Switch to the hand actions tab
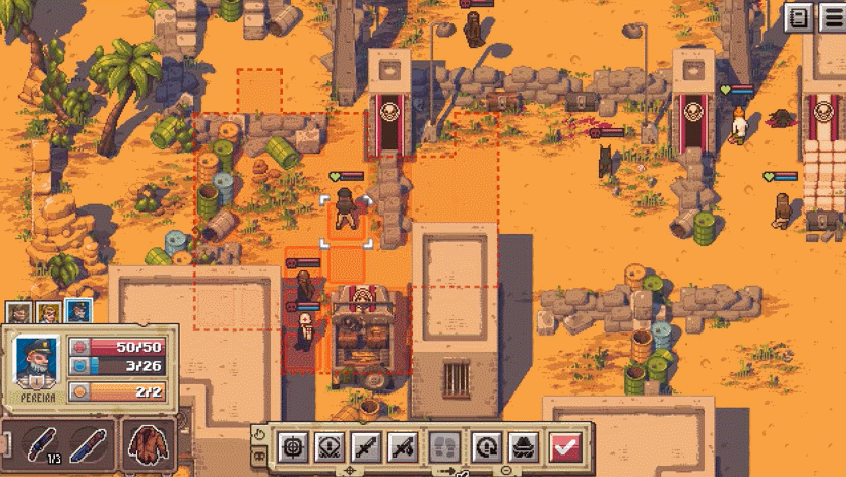This screenshot has width=846, height=477. tap(259, 436)
